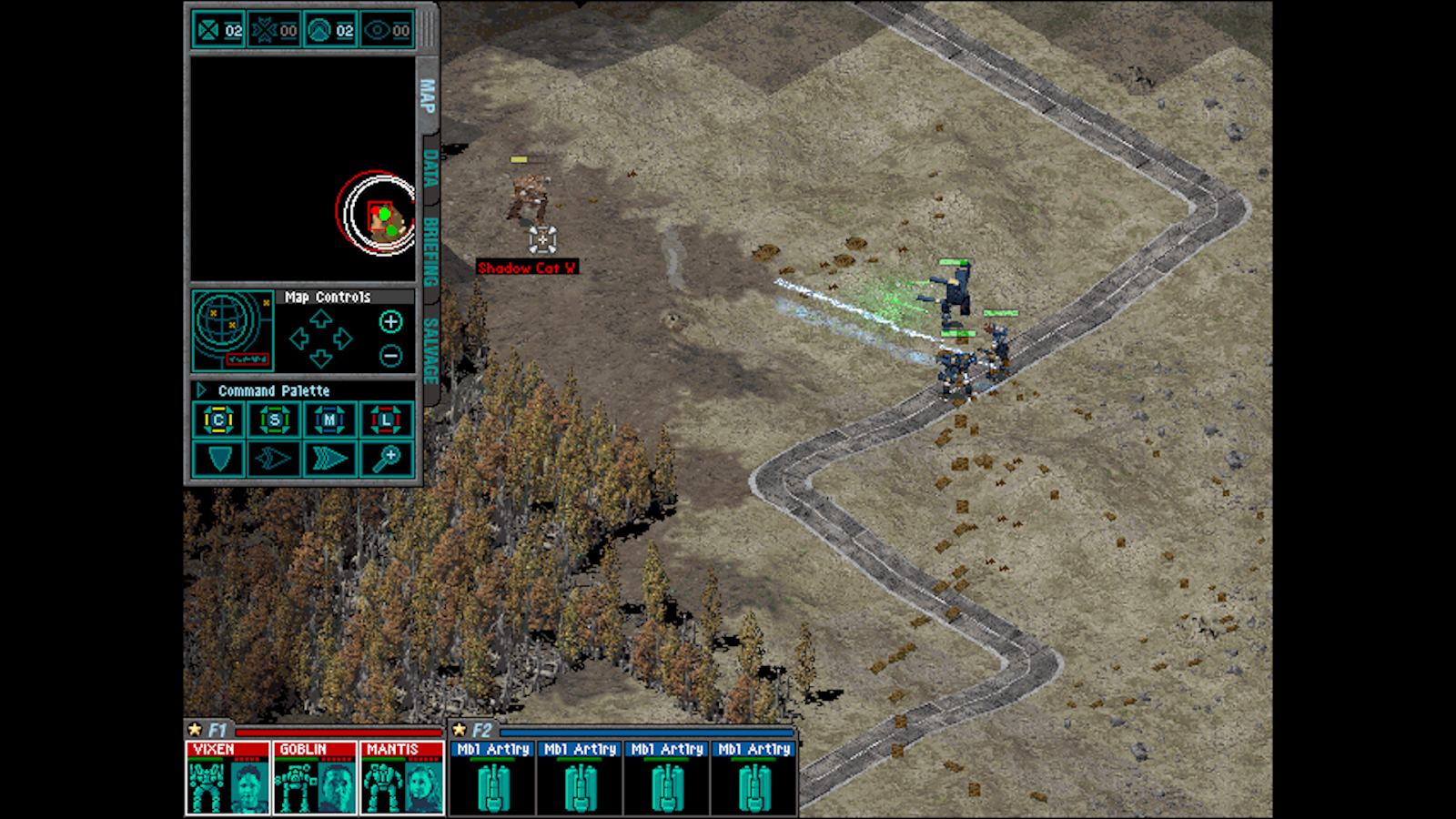Zoom out with the minus button
Viewport: 1456px width, 819px height.
point(390,356)
